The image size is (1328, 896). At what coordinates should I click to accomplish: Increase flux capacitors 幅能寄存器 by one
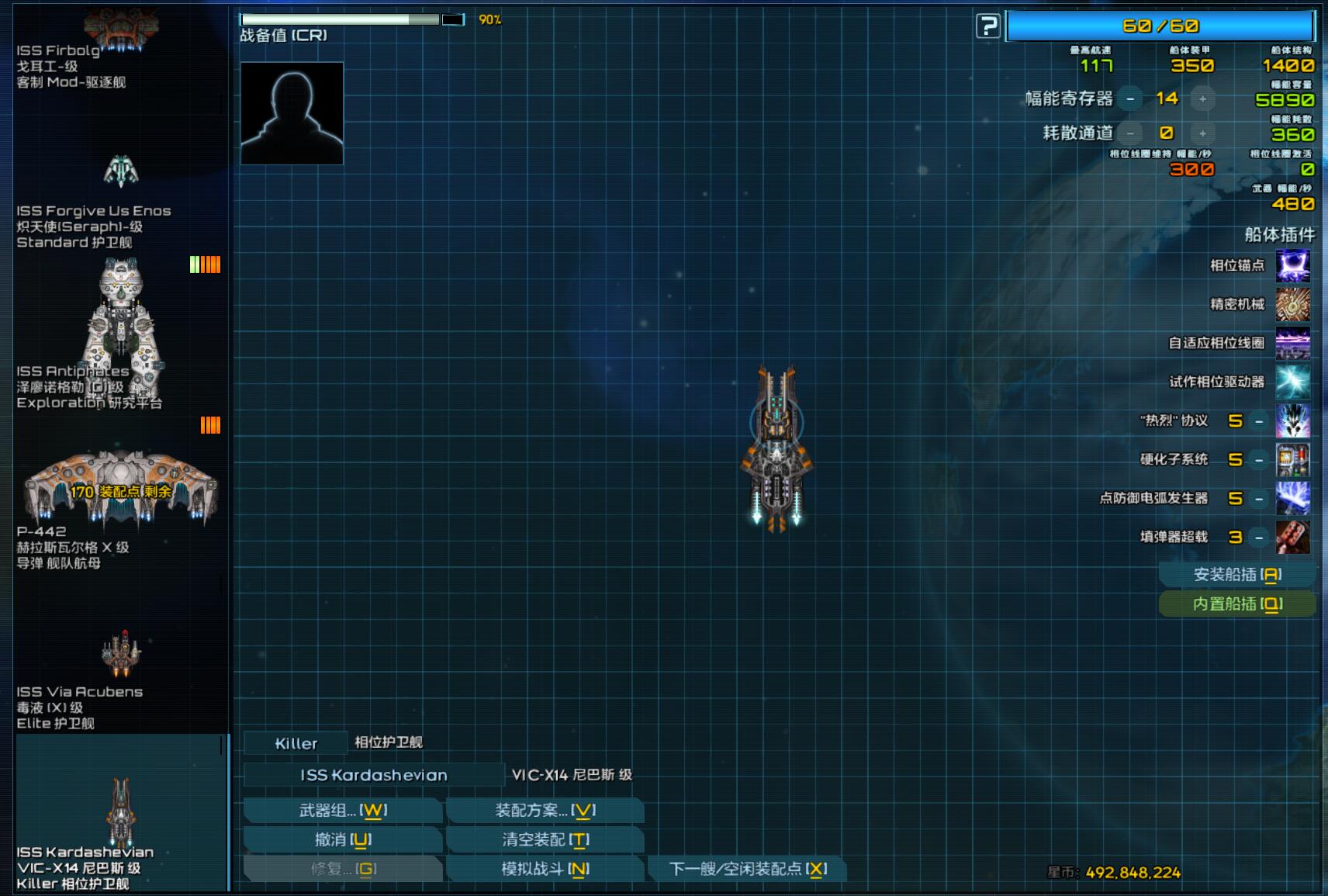point(1202,99)
